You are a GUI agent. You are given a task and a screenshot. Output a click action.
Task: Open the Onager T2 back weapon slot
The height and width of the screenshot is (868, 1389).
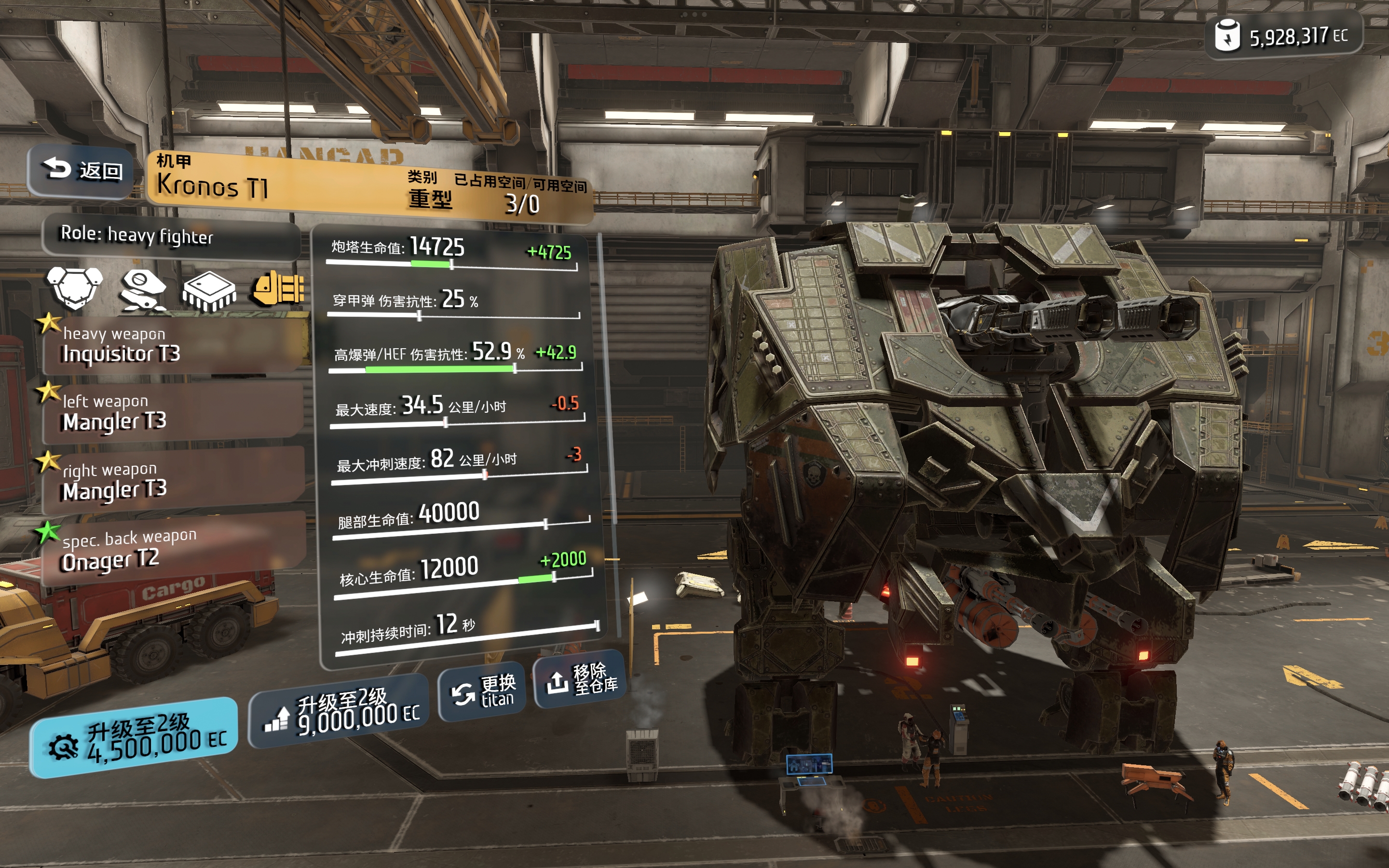click(x=172, y=550)
